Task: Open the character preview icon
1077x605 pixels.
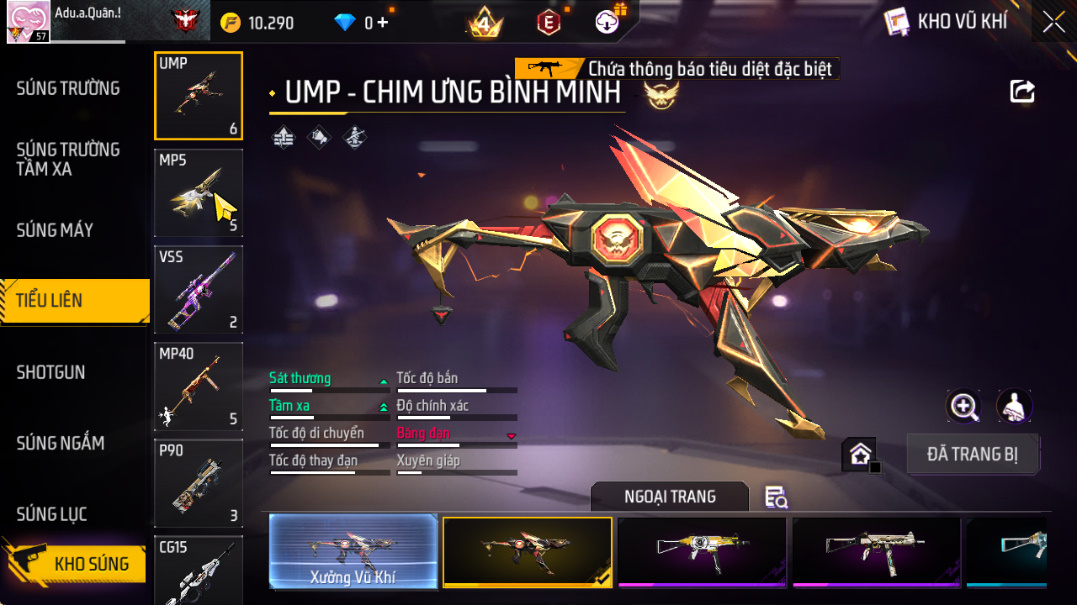Action: tap(1014, 406)
